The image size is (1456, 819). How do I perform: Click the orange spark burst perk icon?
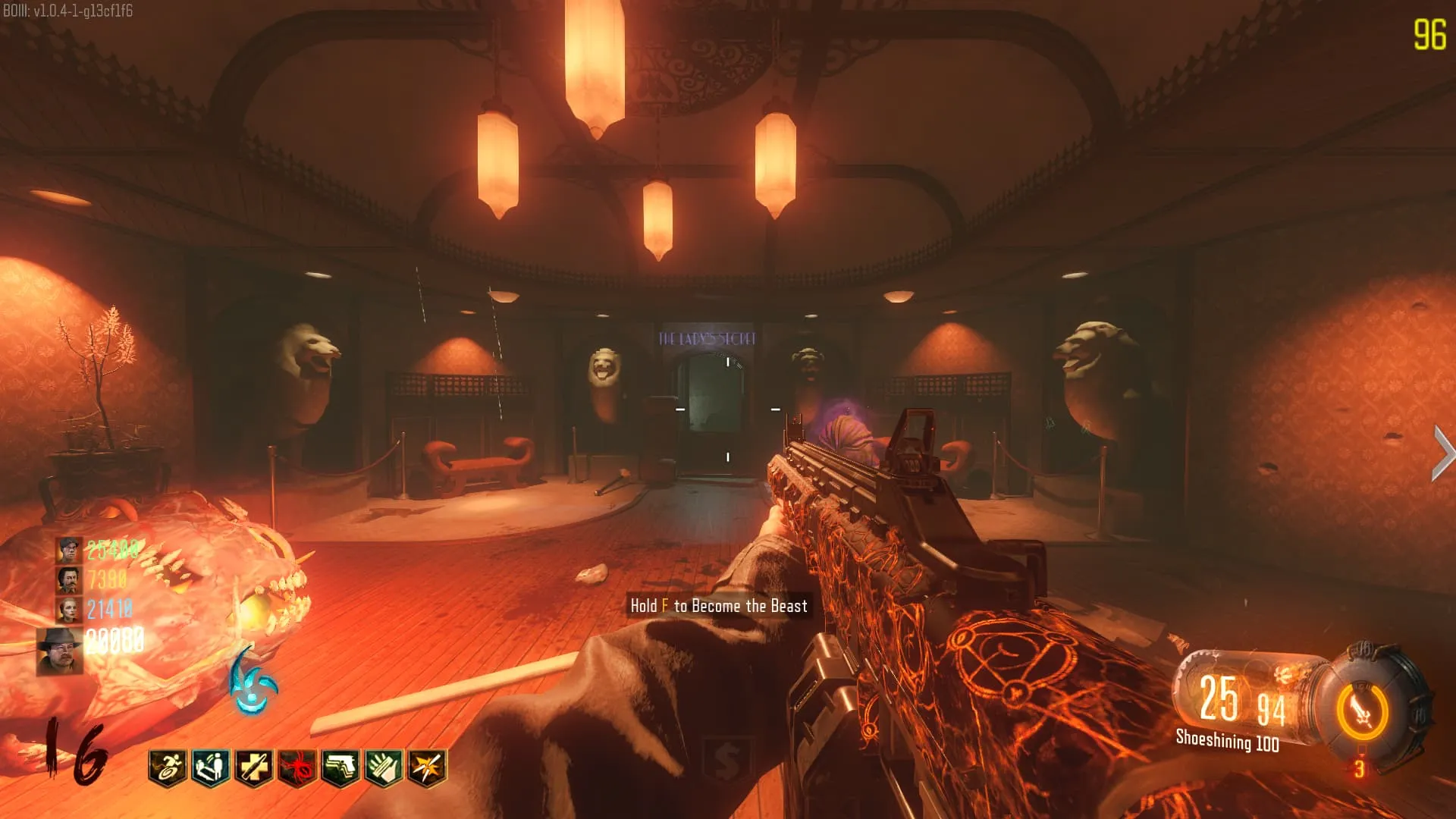coord(427,767)
